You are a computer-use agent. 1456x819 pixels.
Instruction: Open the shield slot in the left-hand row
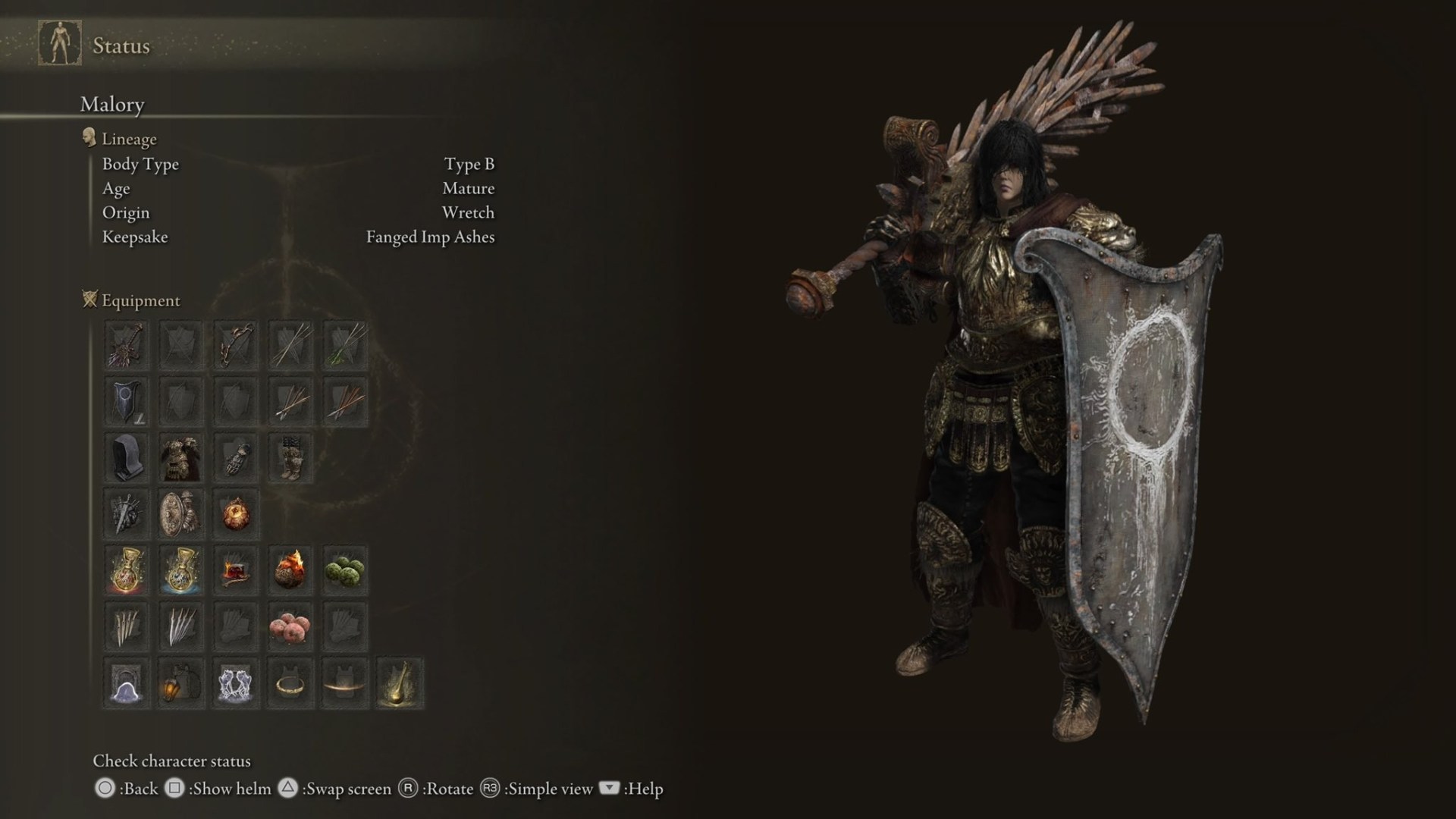point(126,400)
